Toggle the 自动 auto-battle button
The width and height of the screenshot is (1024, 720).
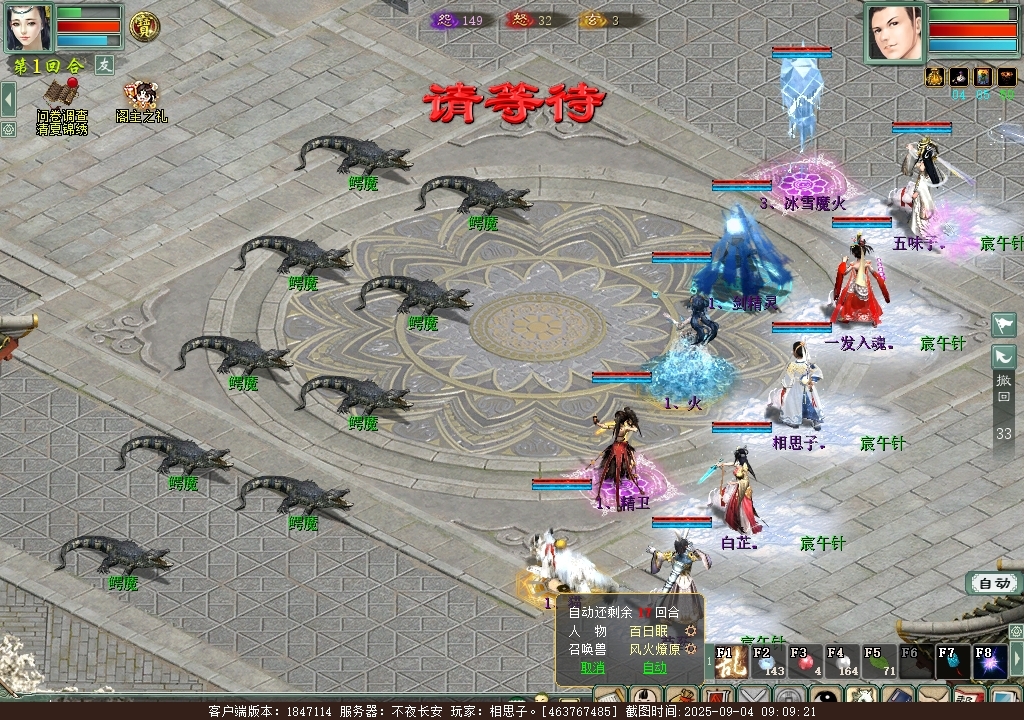(x=994, y=583)
